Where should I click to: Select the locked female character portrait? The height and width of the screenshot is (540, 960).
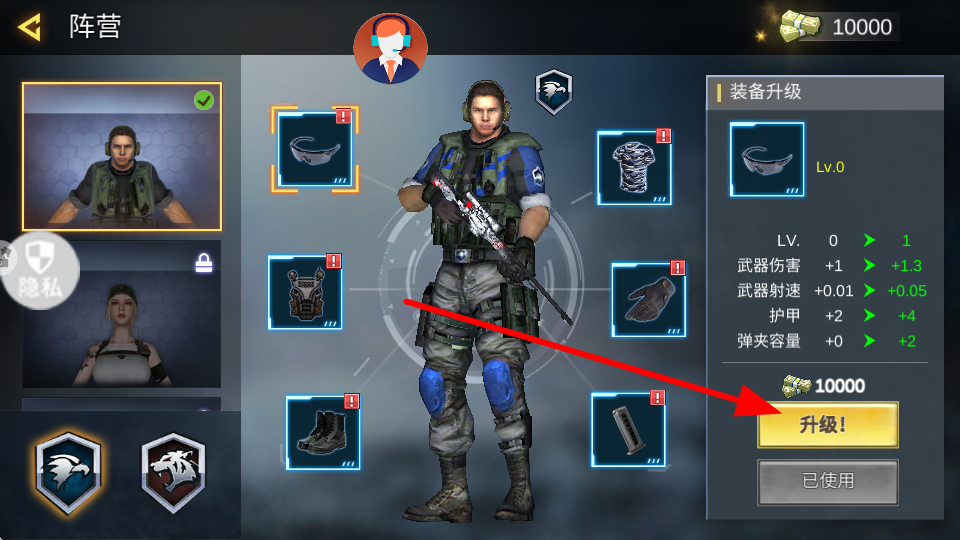122,314
